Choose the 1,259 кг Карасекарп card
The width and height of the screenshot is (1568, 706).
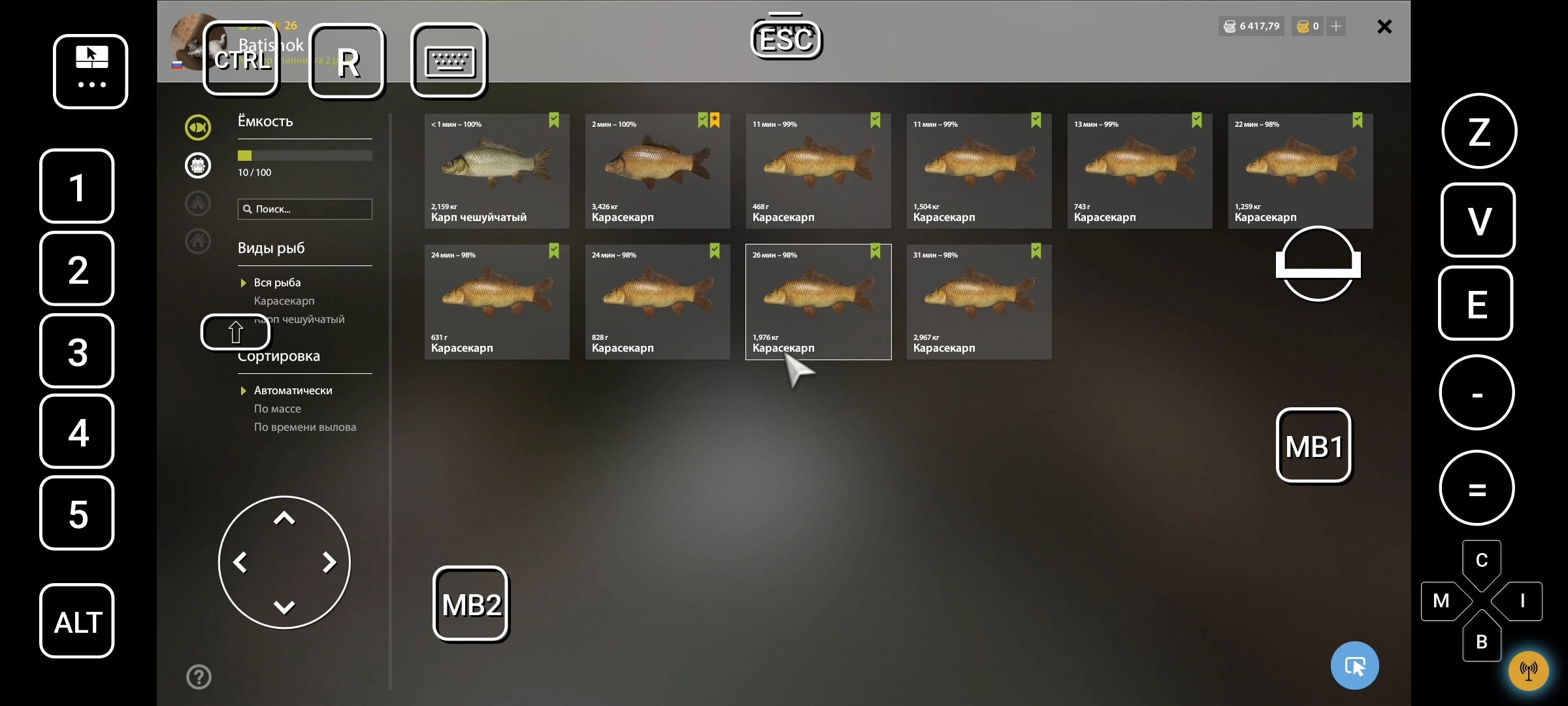pyautogui.click(x=1300, y=171)
